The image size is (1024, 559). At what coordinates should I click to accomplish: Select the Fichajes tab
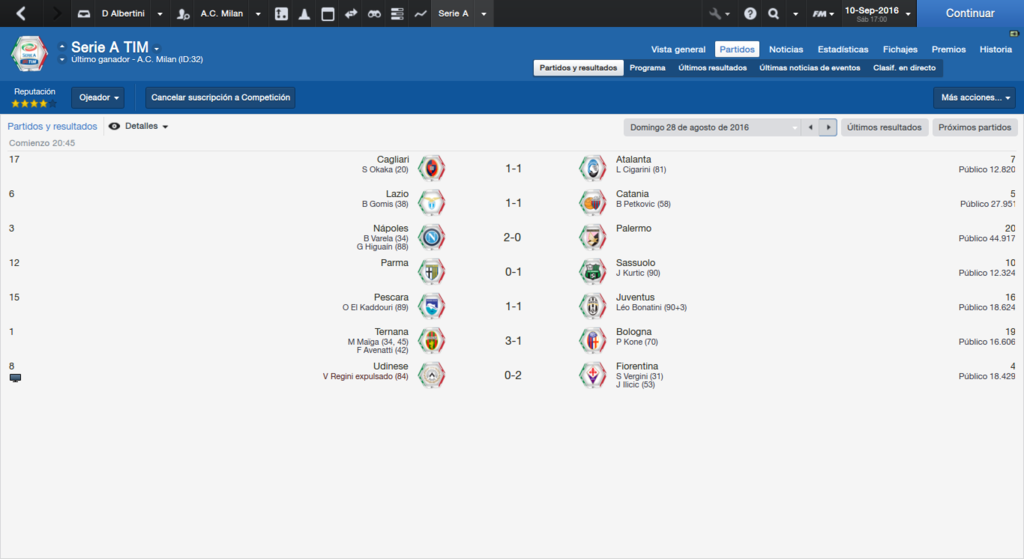tap(900, 49)
